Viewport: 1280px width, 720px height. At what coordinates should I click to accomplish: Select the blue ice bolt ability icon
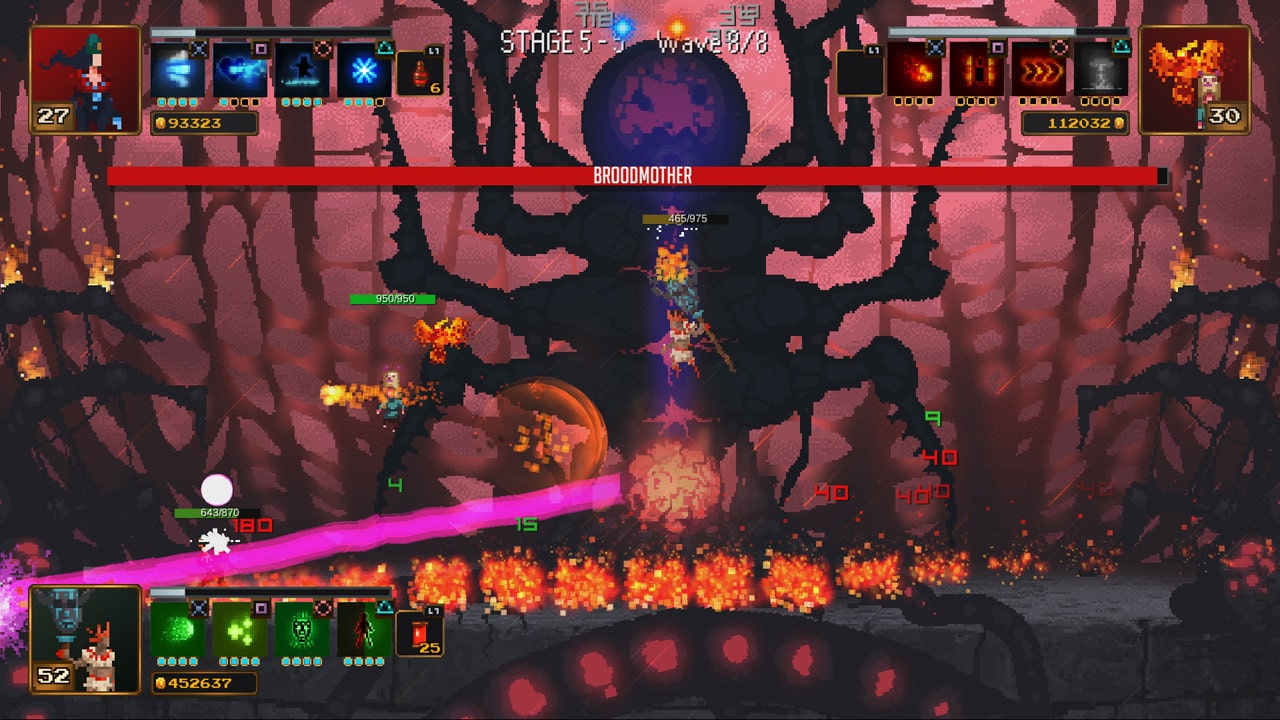tap(178, 72)
